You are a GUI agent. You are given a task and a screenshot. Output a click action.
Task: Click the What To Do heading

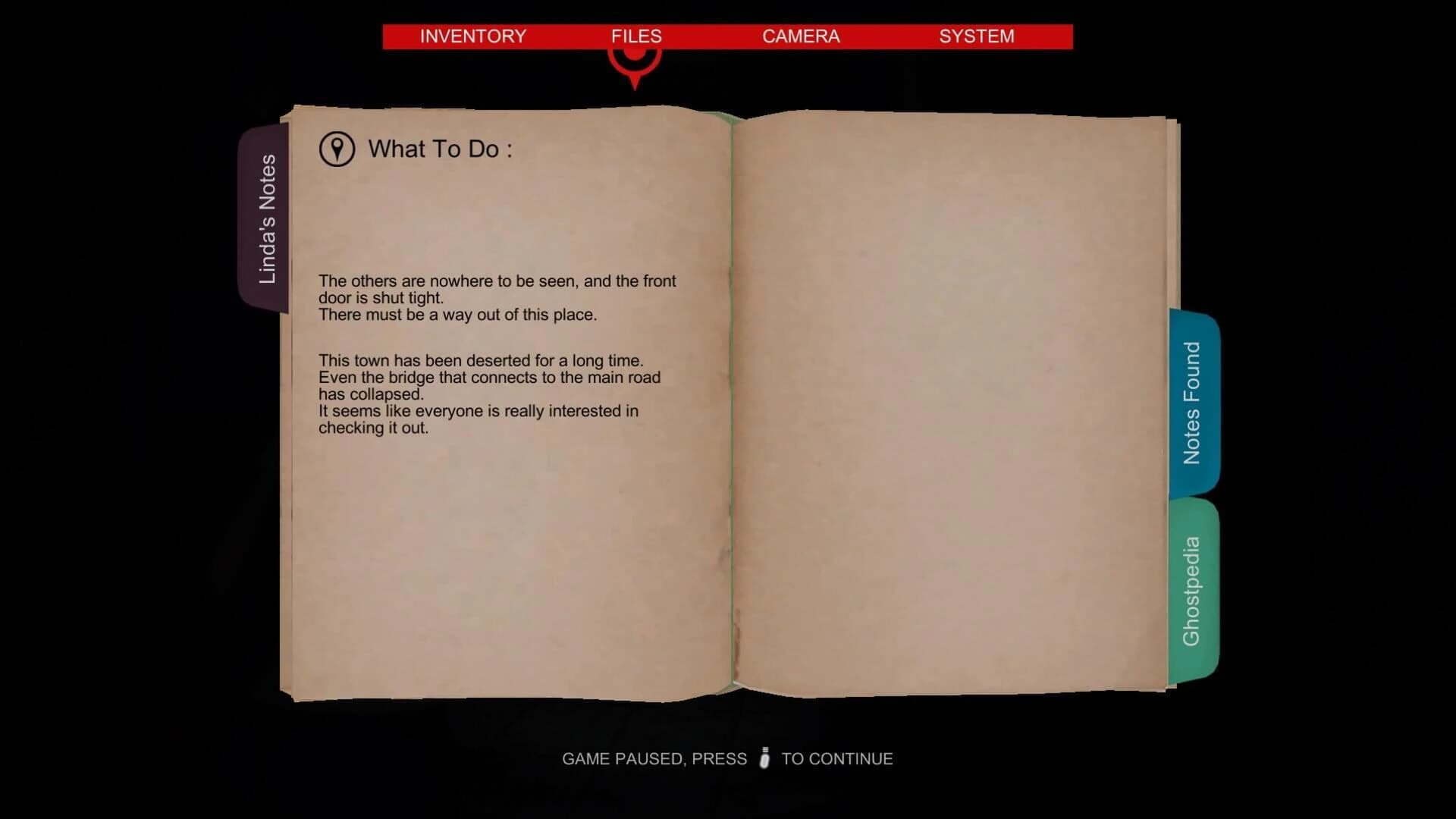click(x=441, y=149)
